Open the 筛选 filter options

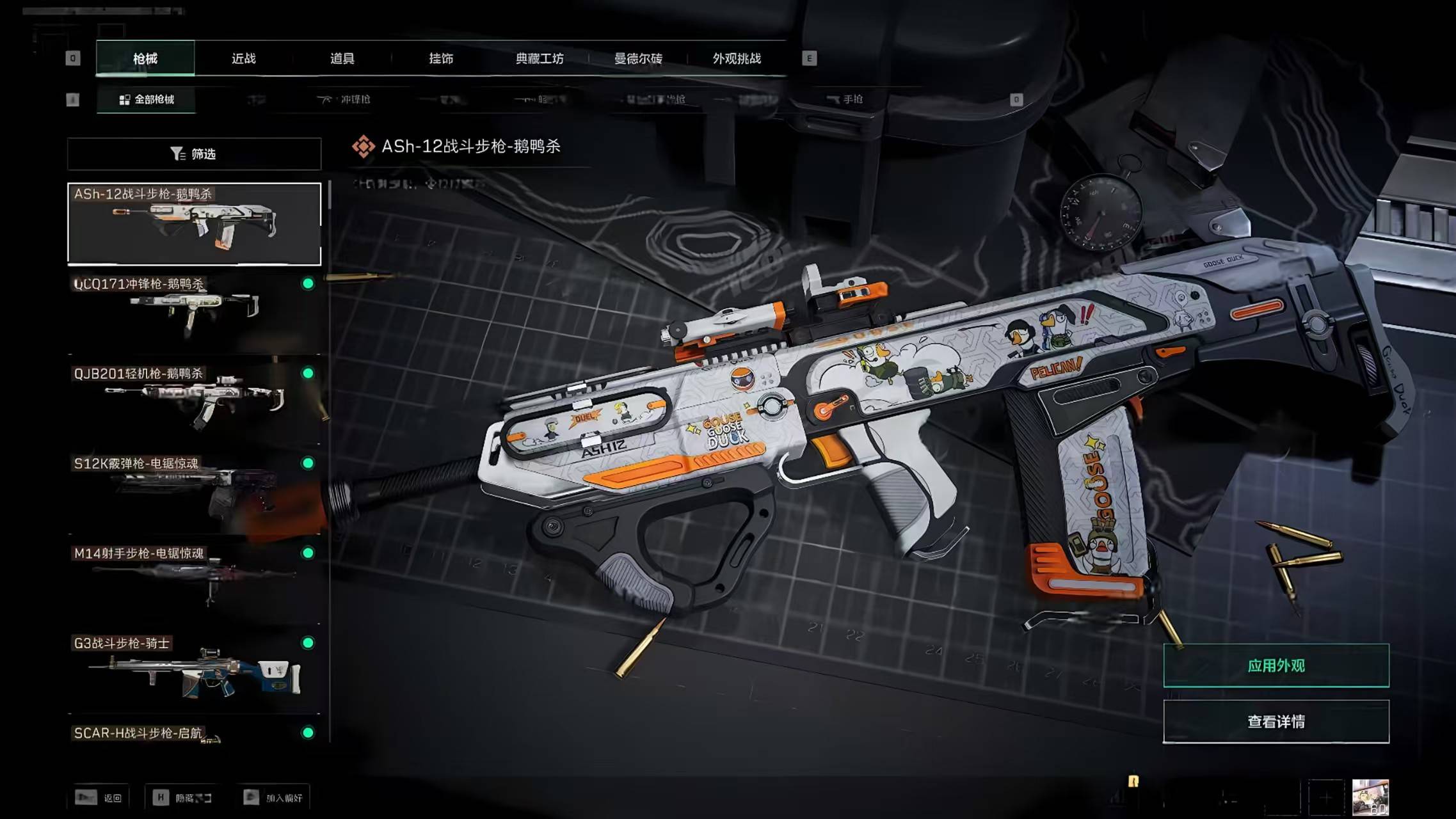pyautogui.click(x=194, y=154)
